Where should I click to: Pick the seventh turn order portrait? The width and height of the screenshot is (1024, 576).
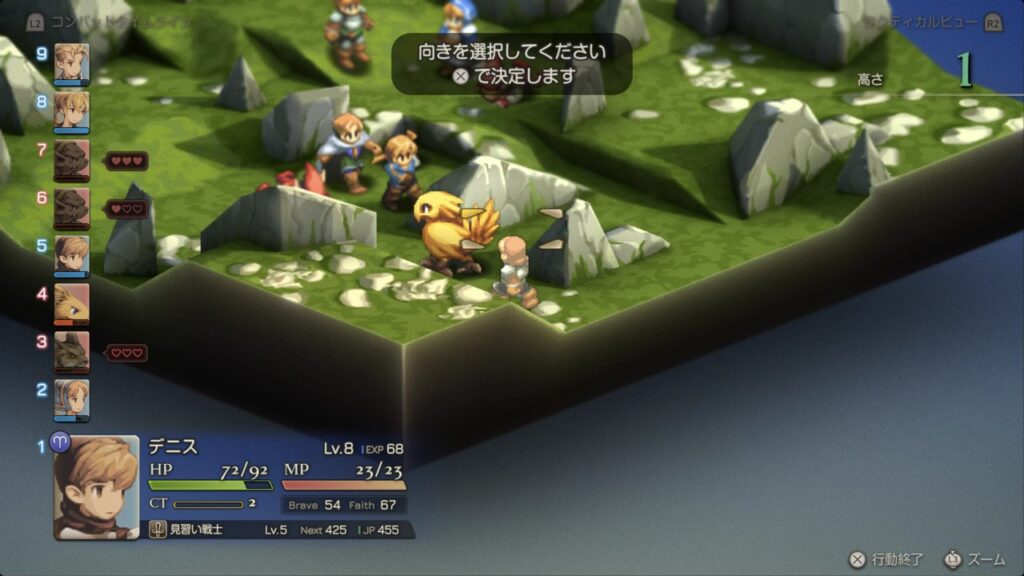(71, 159)
